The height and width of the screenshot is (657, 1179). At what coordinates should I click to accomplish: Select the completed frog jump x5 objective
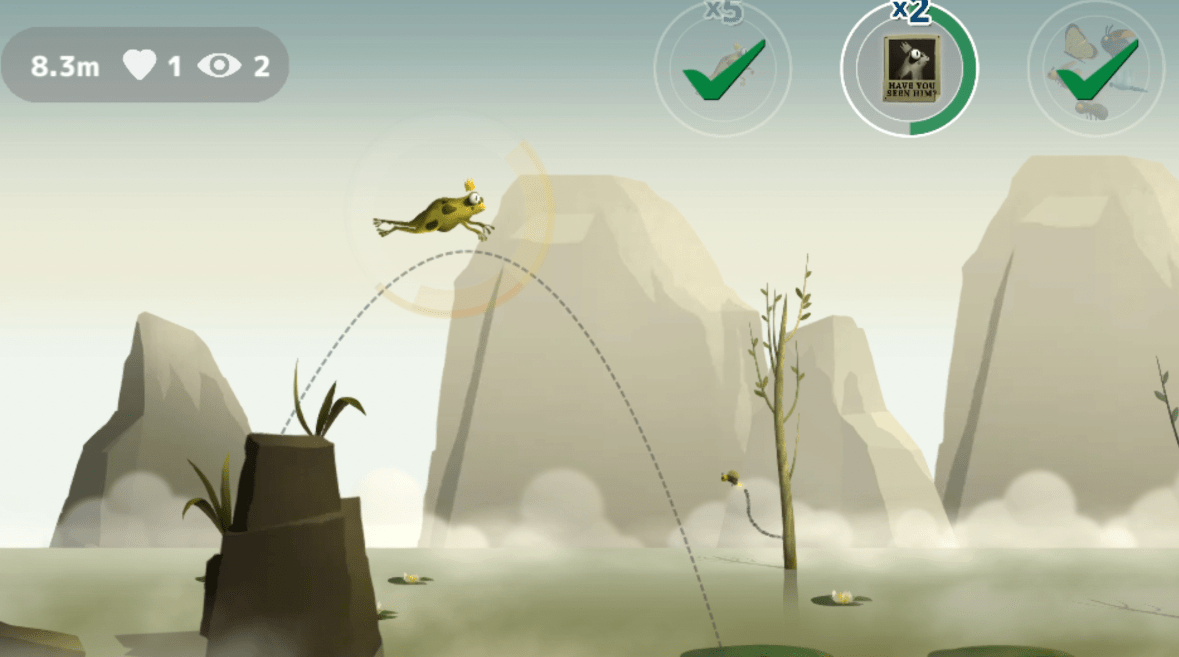(722, 69)
